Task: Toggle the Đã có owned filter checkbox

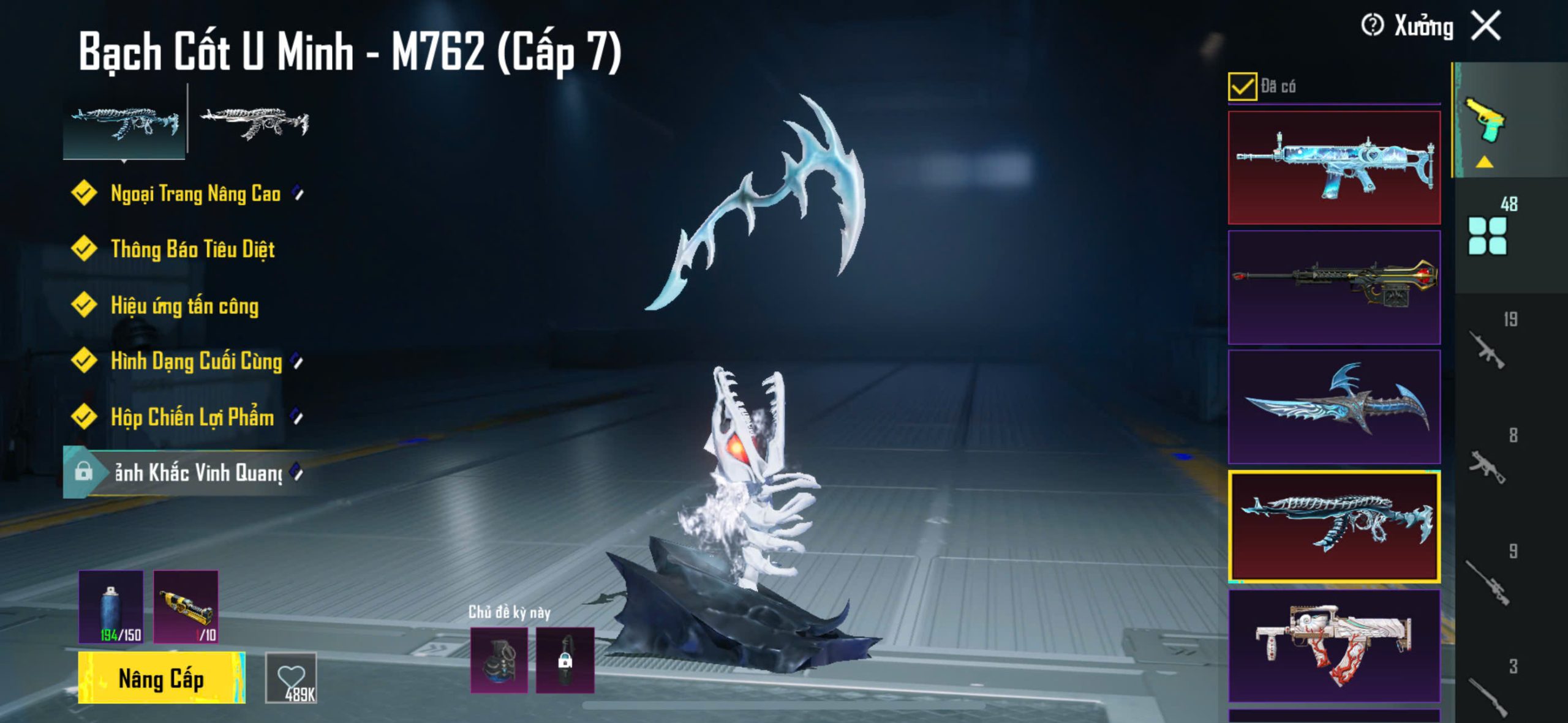Action: tap(1242, 86)
